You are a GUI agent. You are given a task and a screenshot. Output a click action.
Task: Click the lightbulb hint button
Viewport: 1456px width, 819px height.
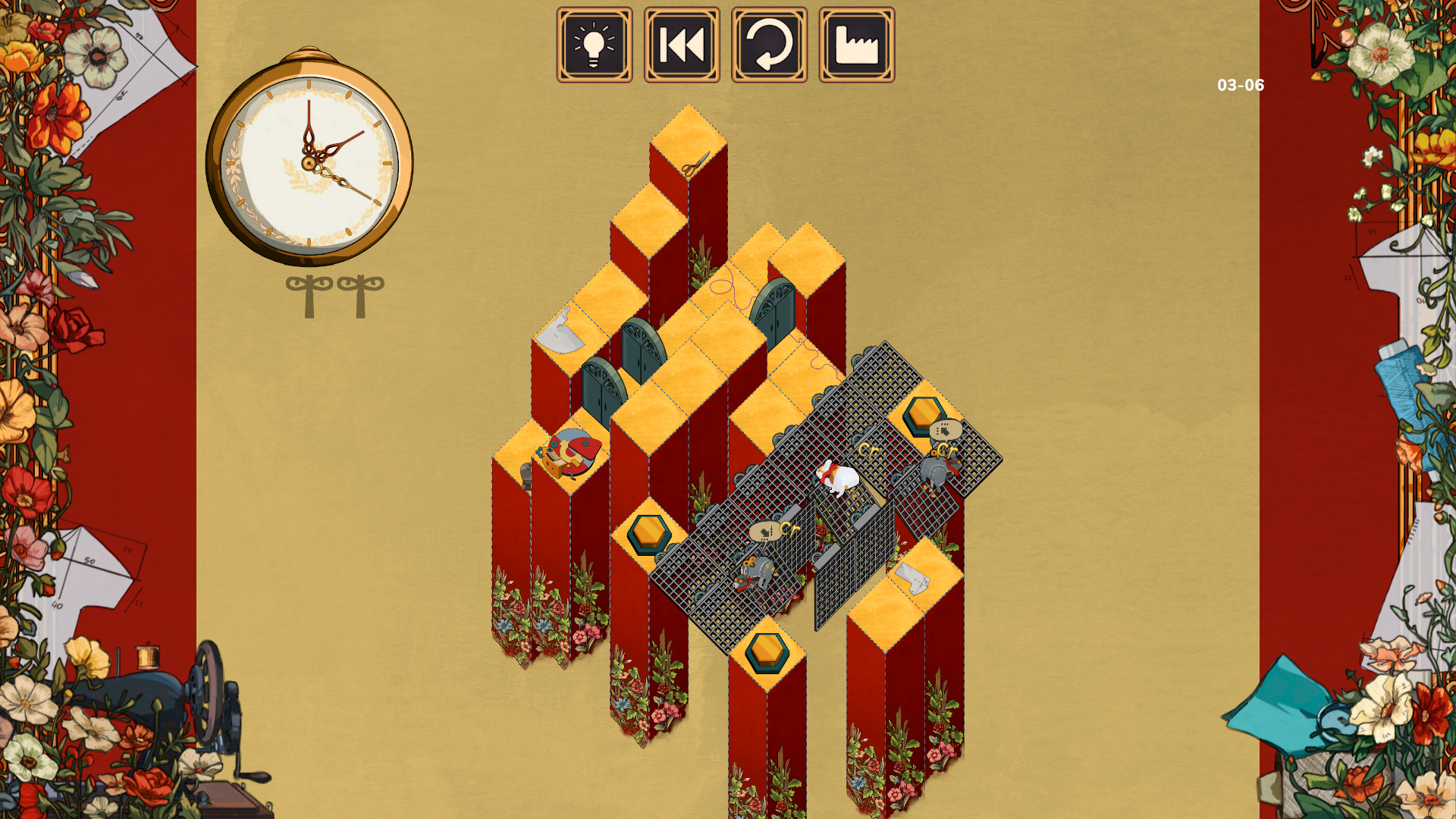pyautogui.click(x=595, y=45)
